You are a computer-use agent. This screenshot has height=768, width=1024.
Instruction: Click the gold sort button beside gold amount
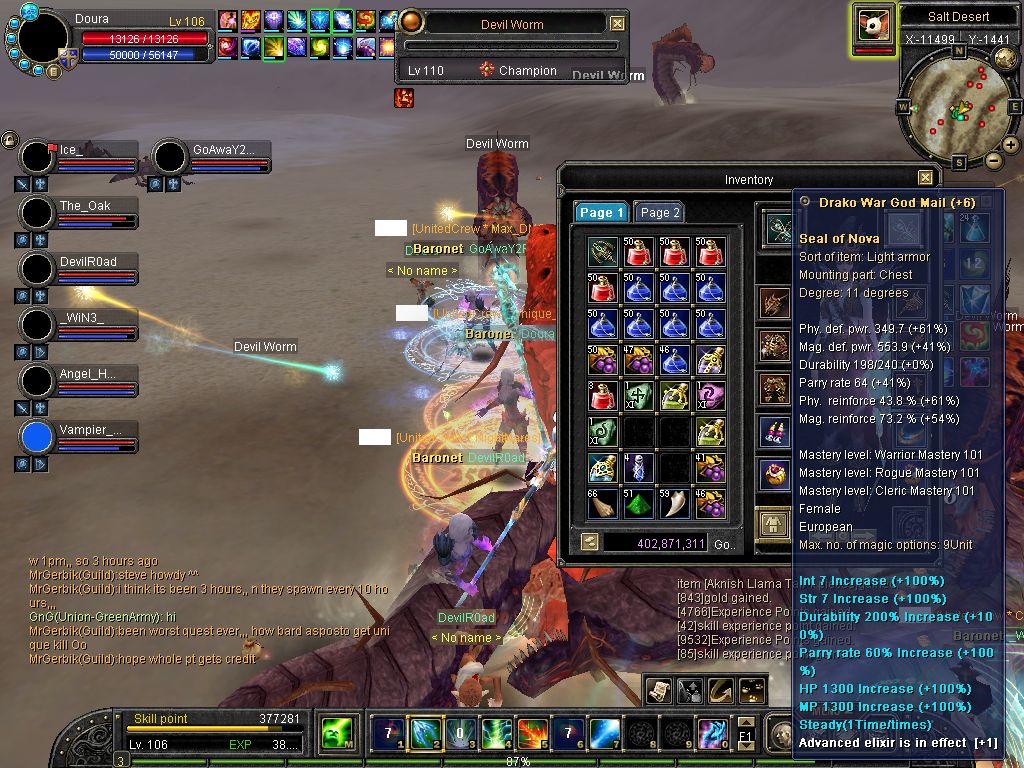pyautogui.click(x=591, y=542)
